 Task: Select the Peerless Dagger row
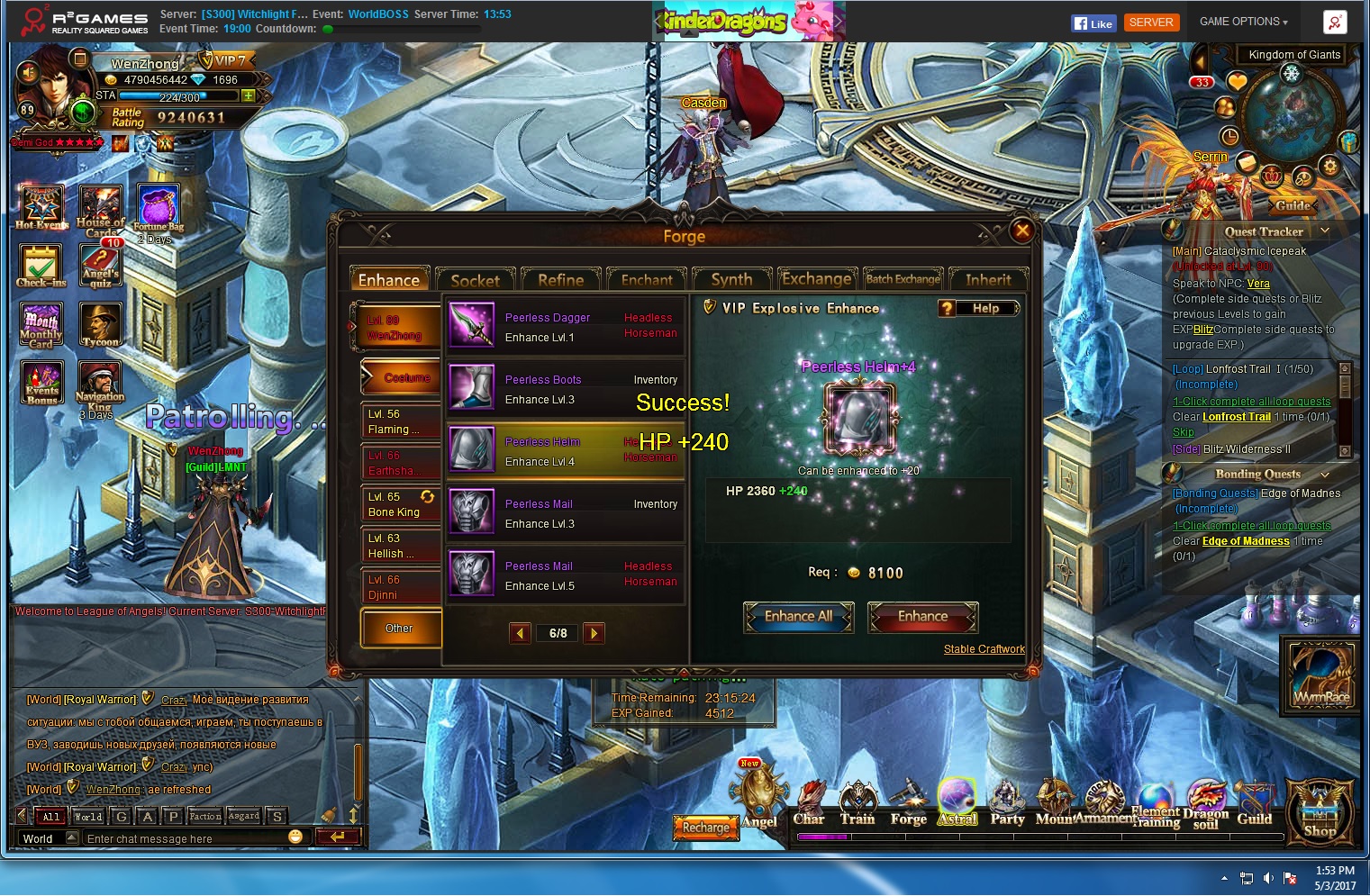565,327
